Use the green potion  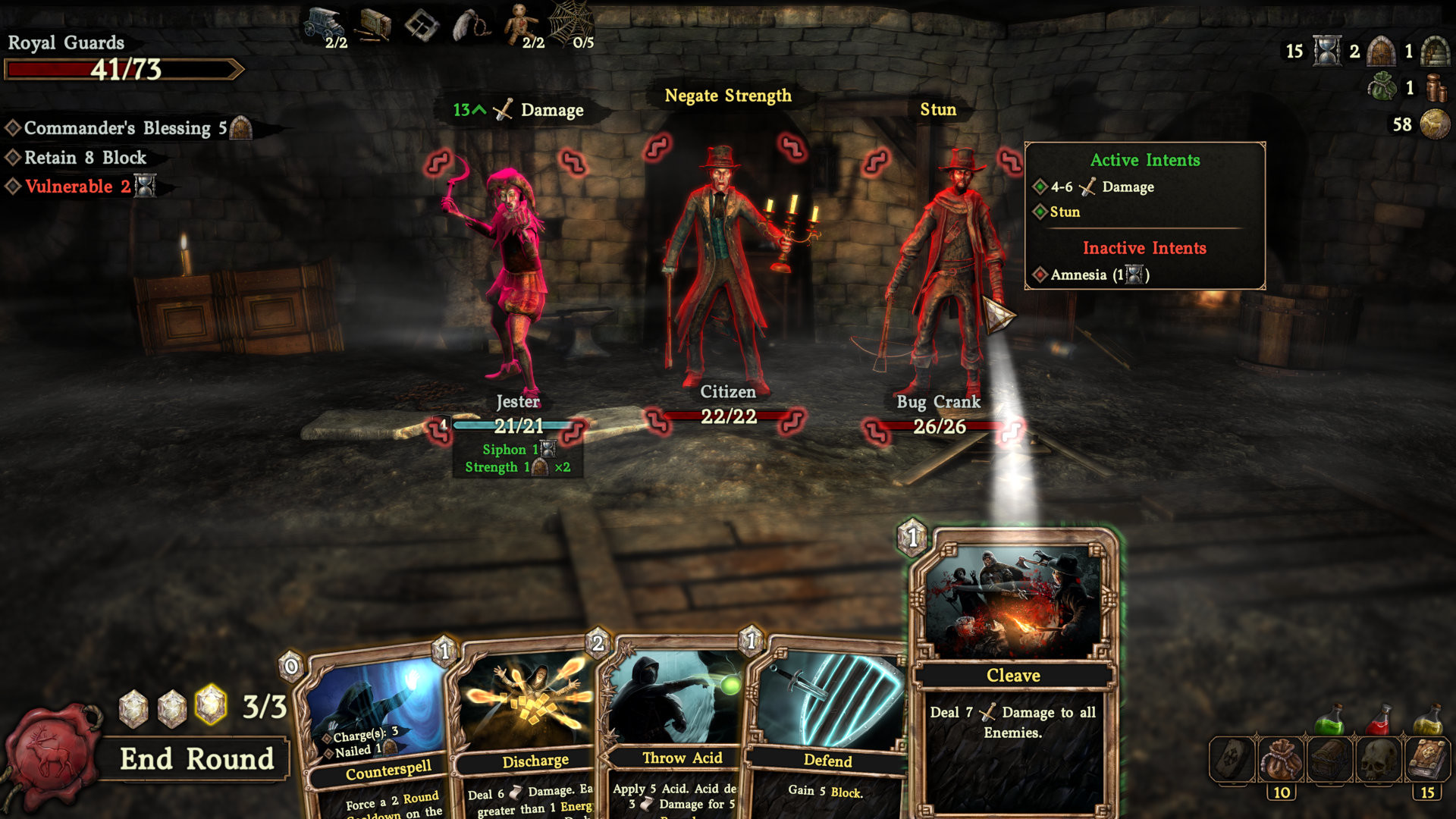pos(1329,719)
